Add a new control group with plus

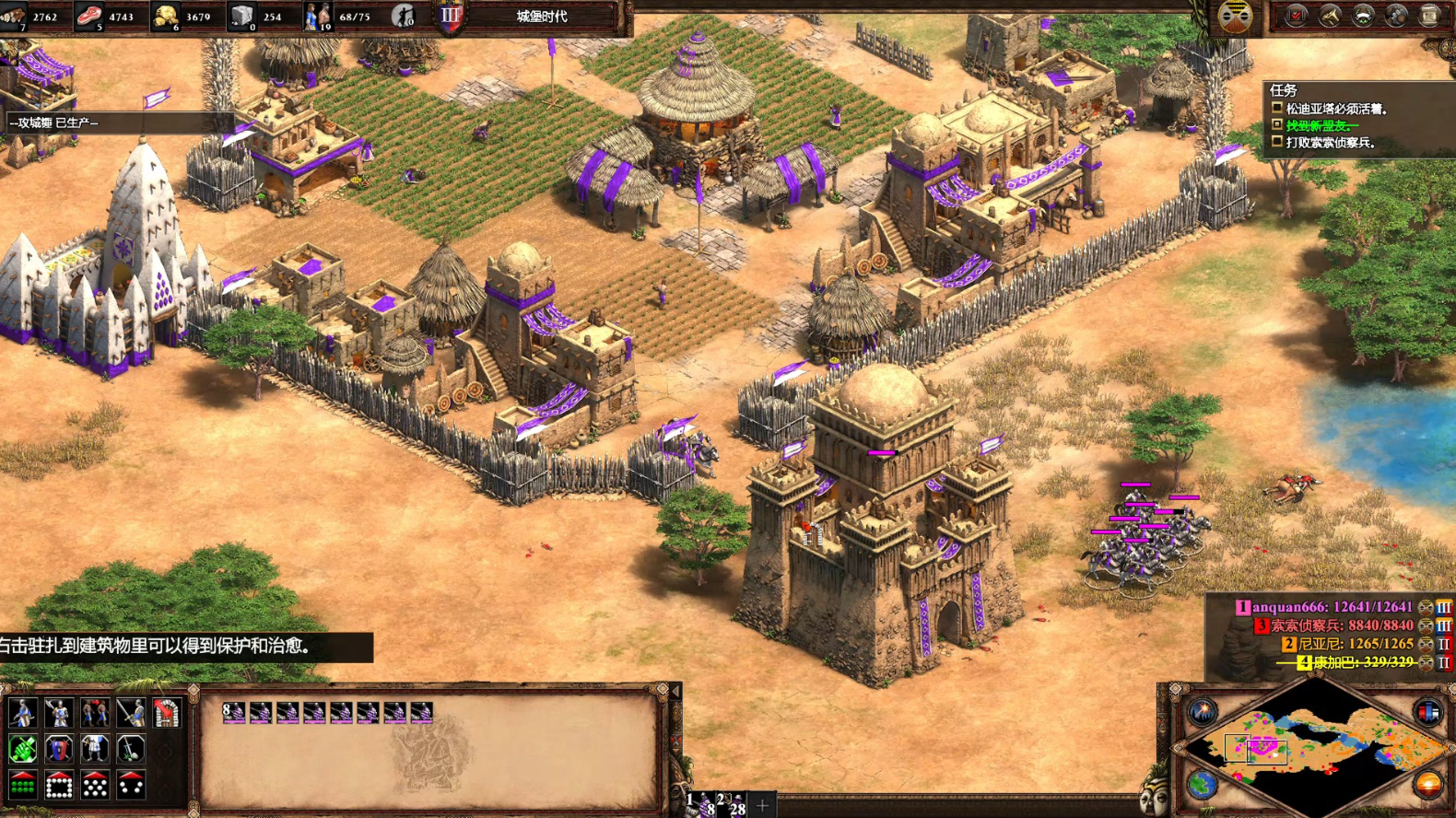762,806
